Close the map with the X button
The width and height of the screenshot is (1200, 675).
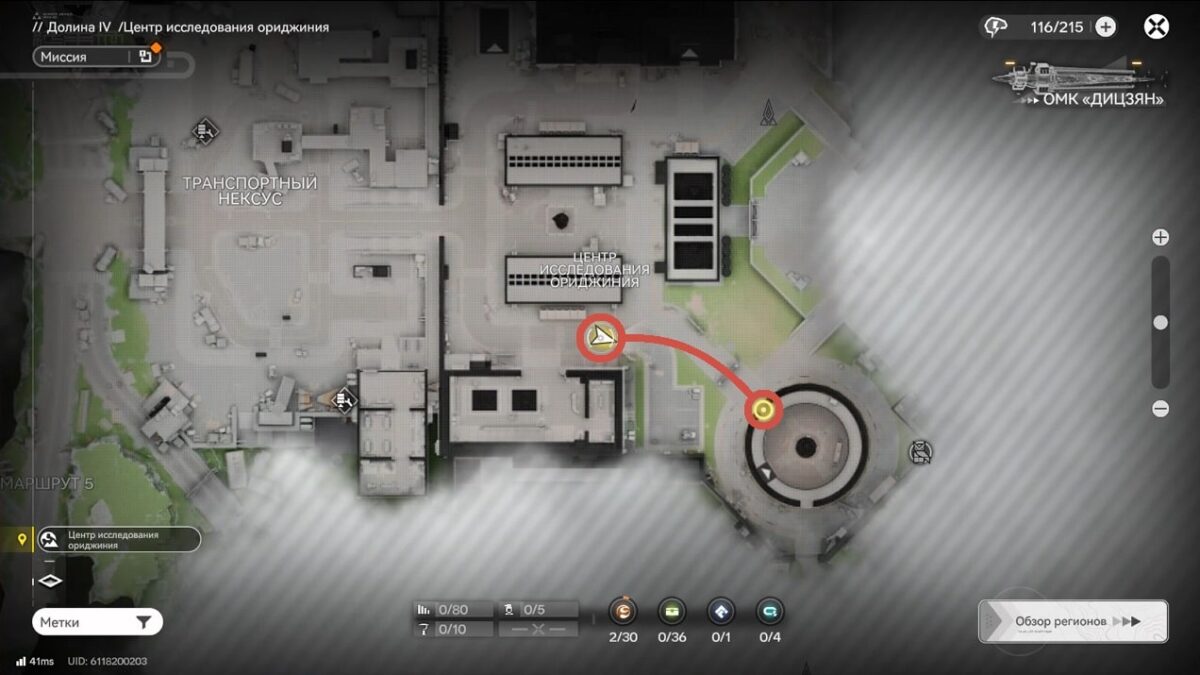(x=1156, y=27)
